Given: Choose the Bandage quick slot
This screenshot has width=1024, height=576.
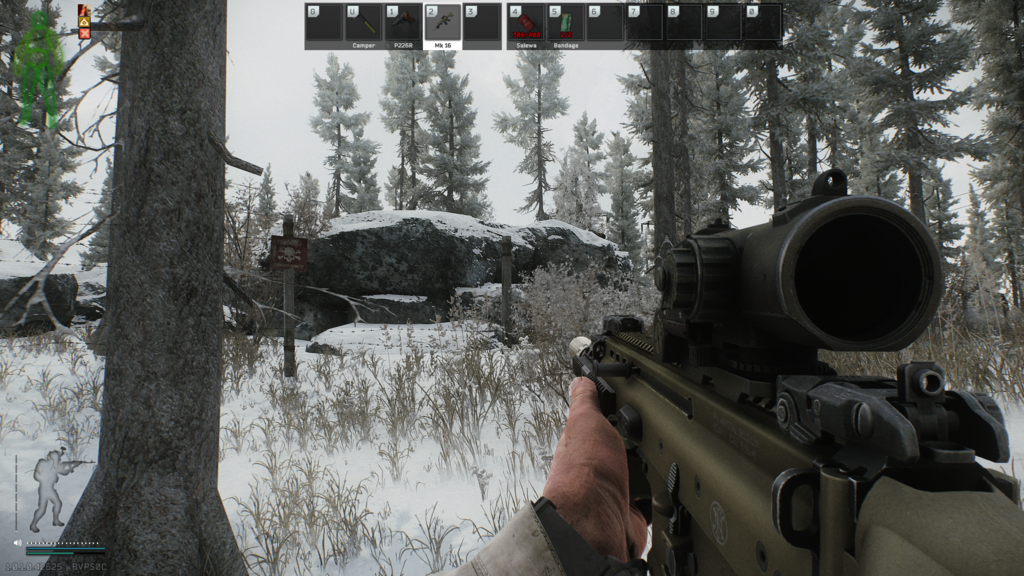Looking at the screenshot, I should point(565,23).
